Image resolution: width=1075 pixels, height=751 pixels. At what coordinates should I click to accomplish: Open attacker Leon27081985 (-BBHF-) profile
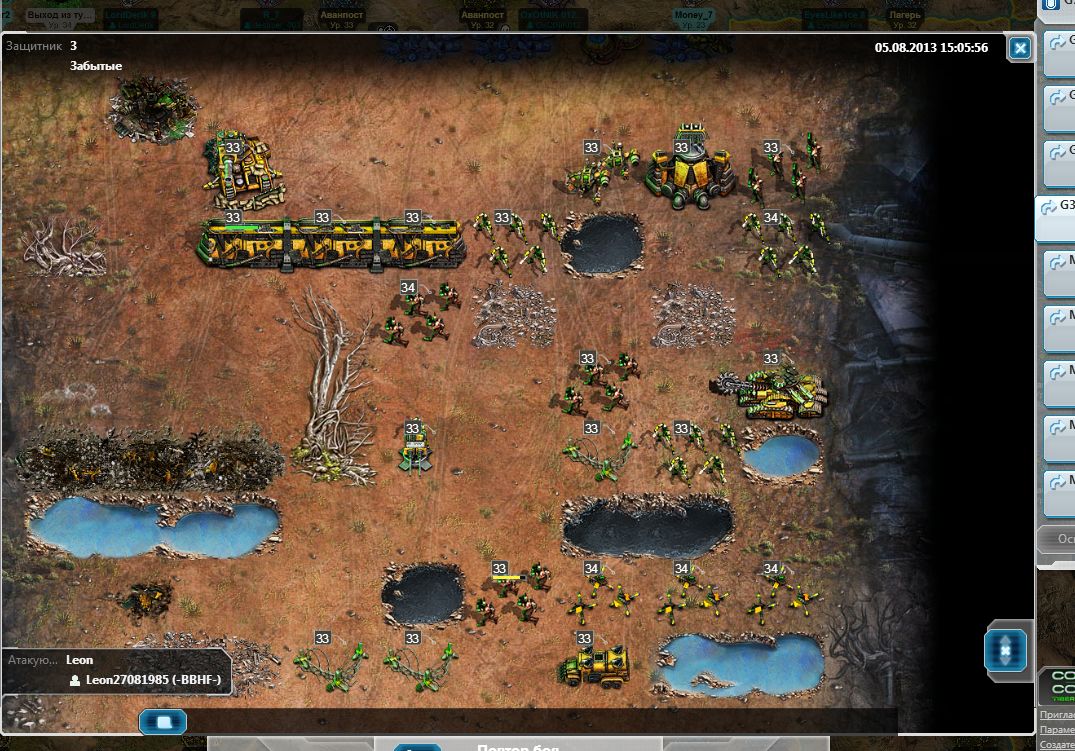click(x=152, y=680)
